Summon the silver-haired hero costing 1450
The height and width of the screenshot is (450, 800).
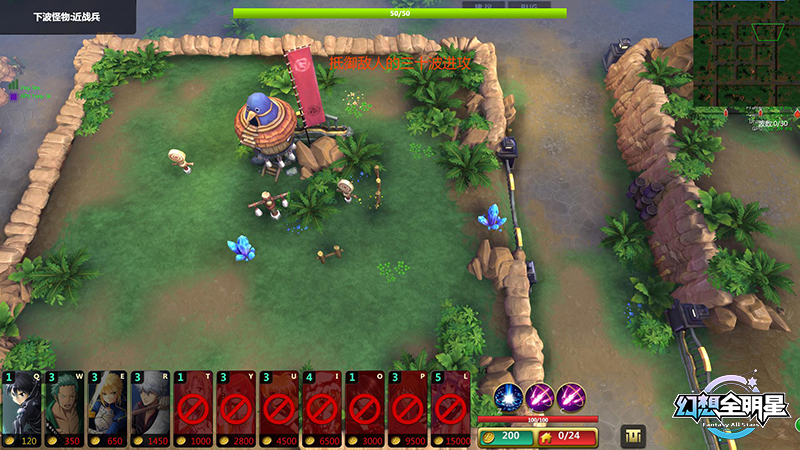click(150, 410)
